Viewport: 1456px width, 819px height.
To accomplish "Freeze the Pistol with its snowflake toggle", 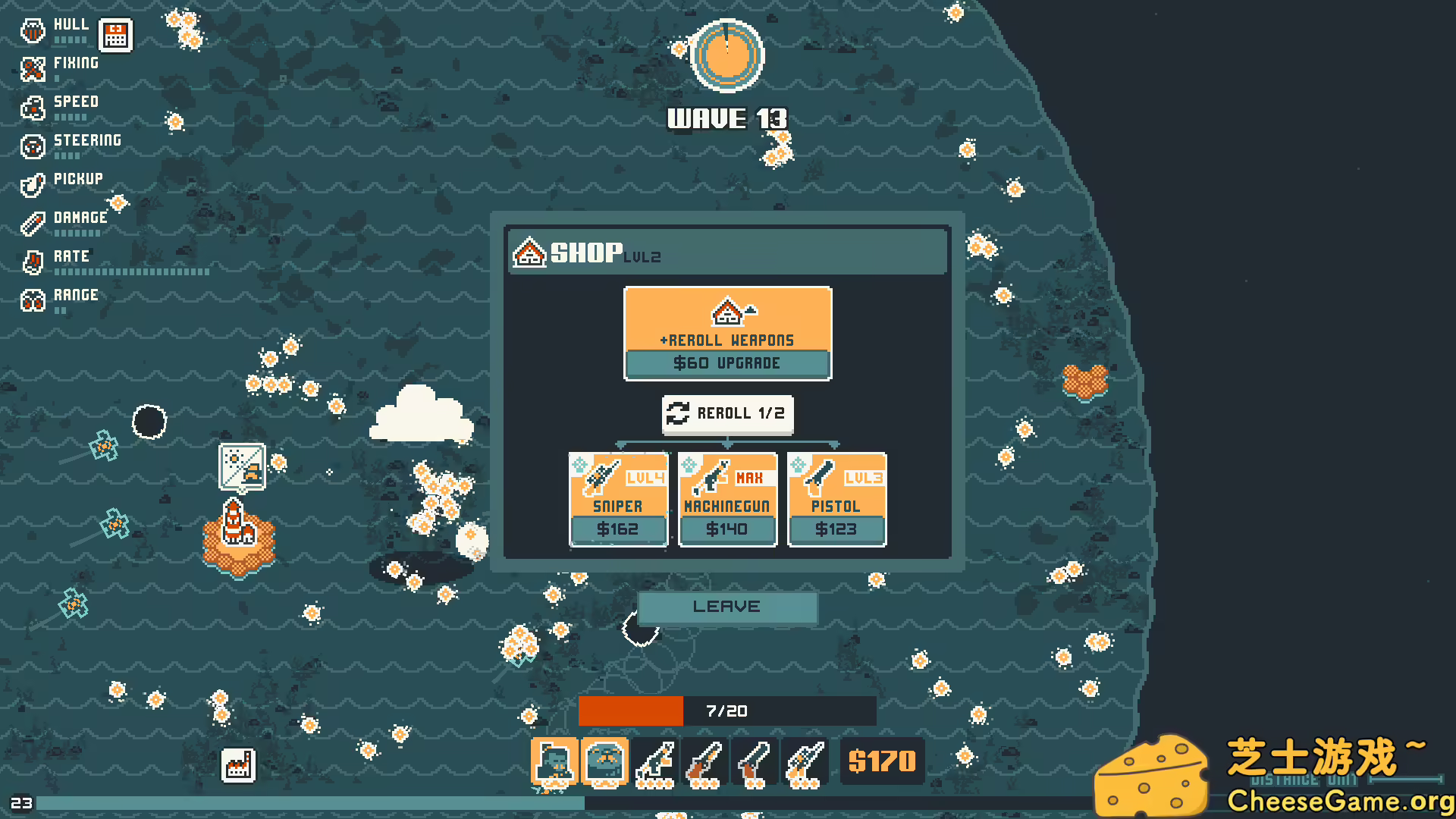I will (x=799, y=463).
